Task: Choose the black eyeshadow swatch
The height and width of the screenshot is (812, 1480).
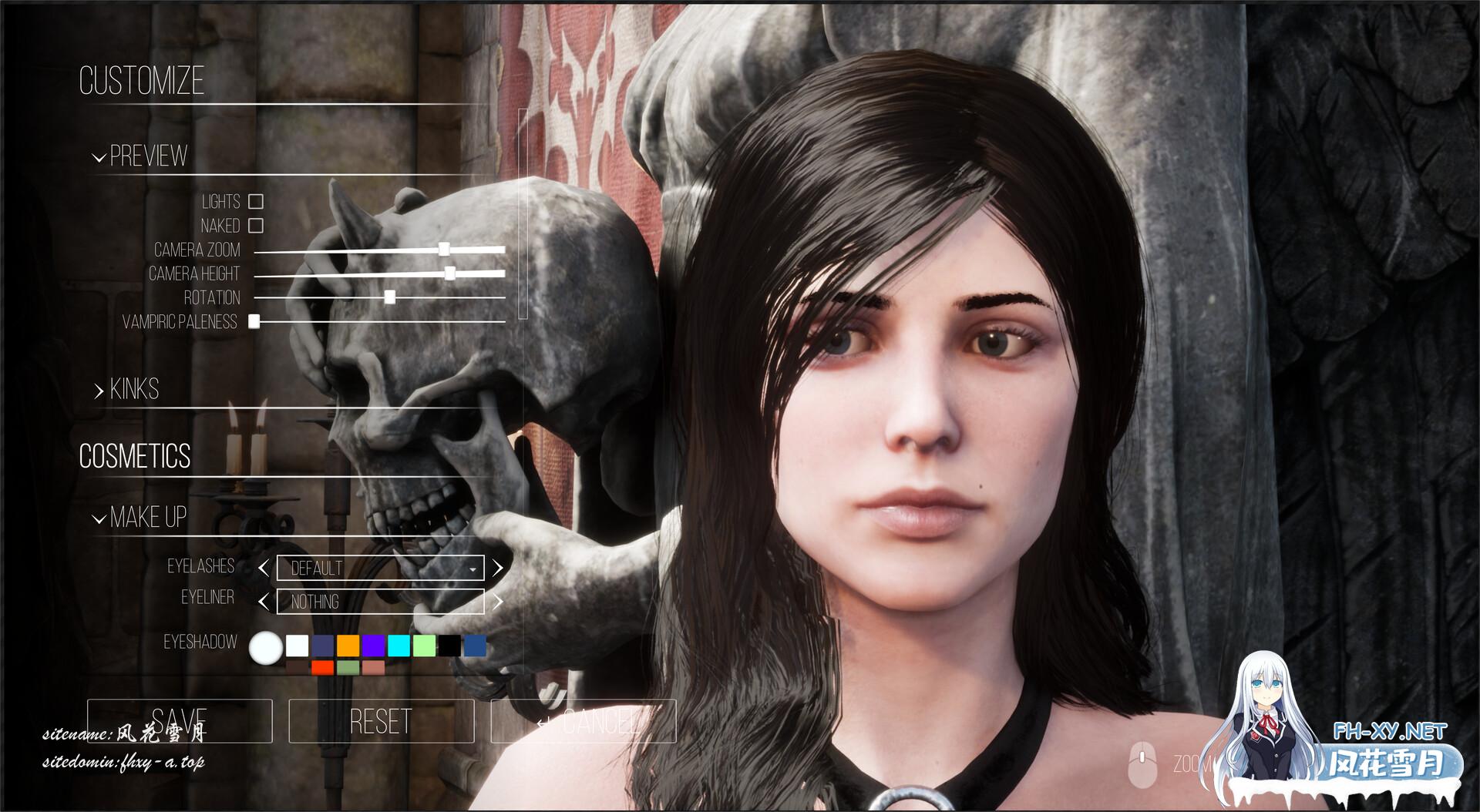Action: (449, 645)
